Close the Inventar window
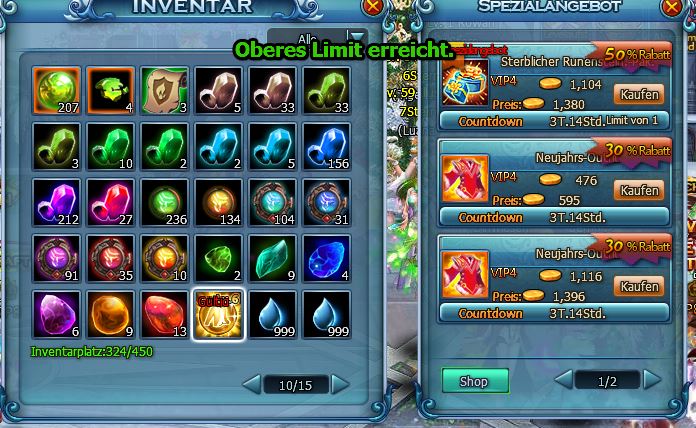The image size is (696, 428). pos(374,6)
